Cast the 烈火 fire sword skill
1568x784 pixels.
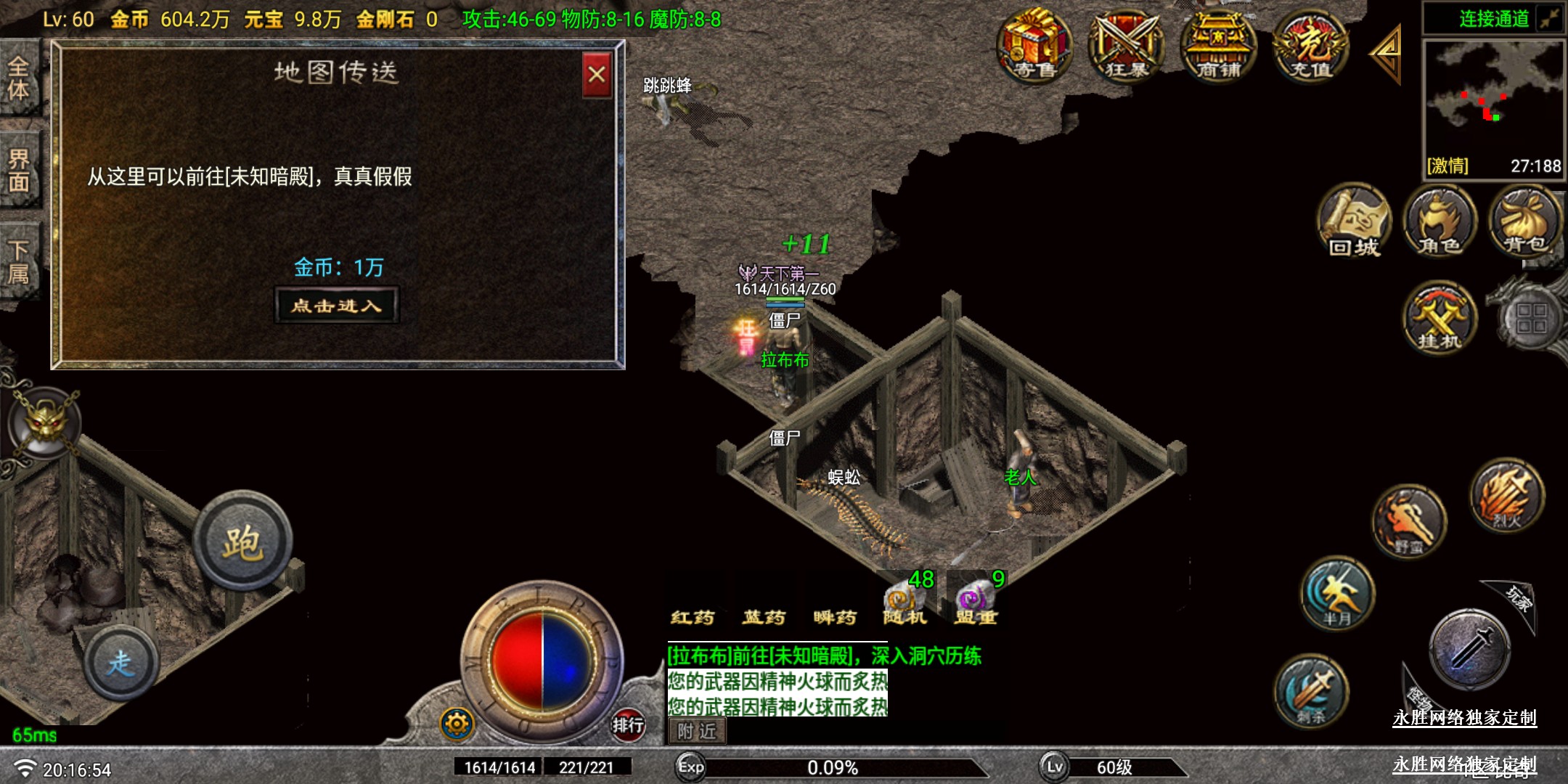tap(1507, 495)
